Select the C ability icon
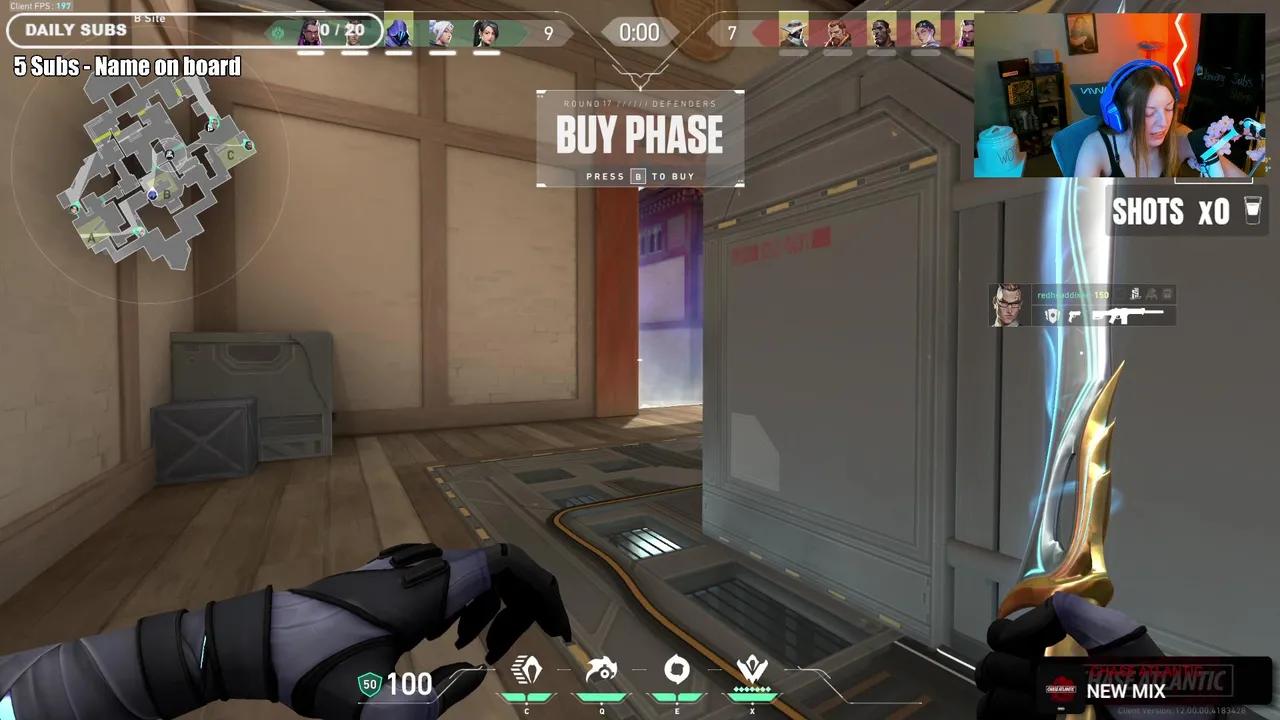This screenshot has height=720, width=1280. [x=527, y=669]
